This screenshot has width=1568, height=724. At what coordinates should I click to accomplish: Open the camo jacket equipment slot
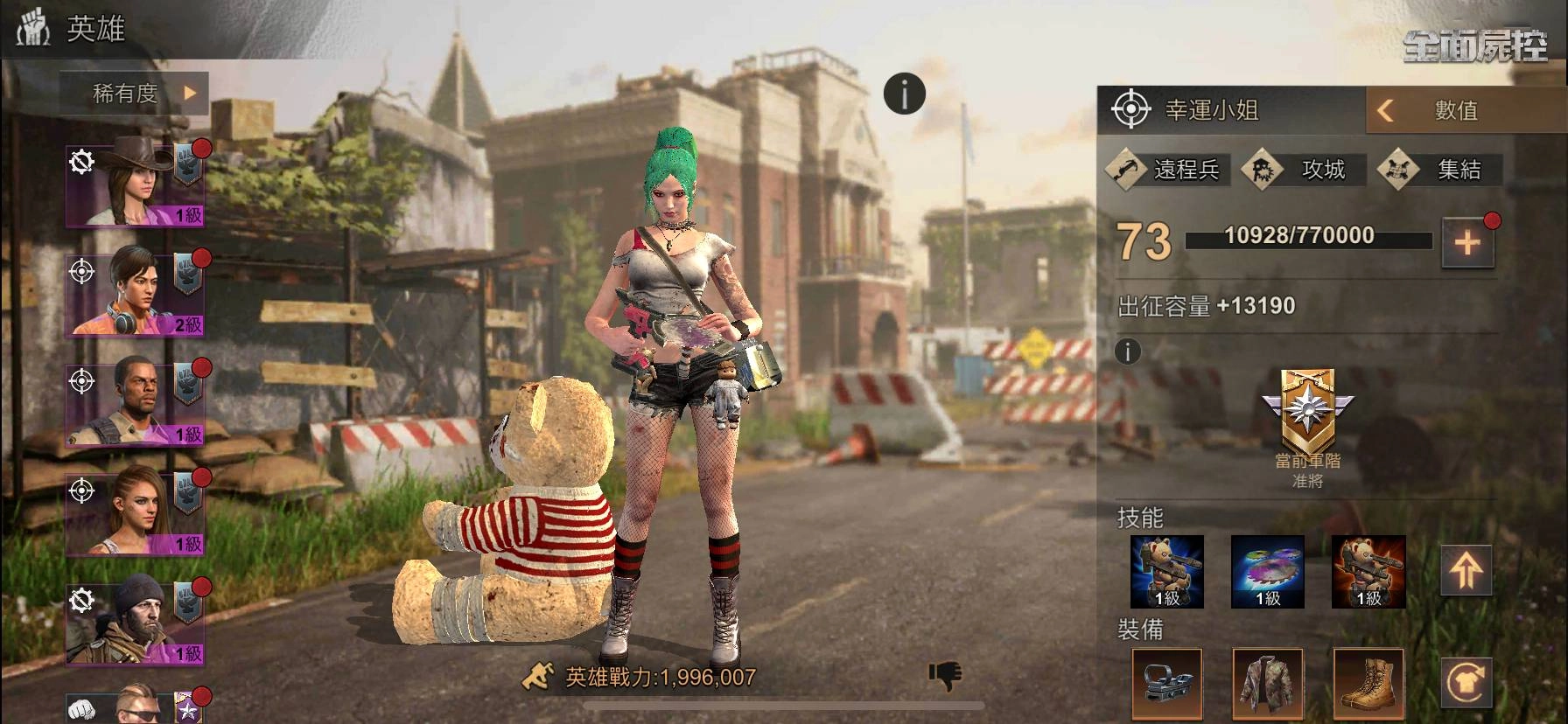point(1268,683)
